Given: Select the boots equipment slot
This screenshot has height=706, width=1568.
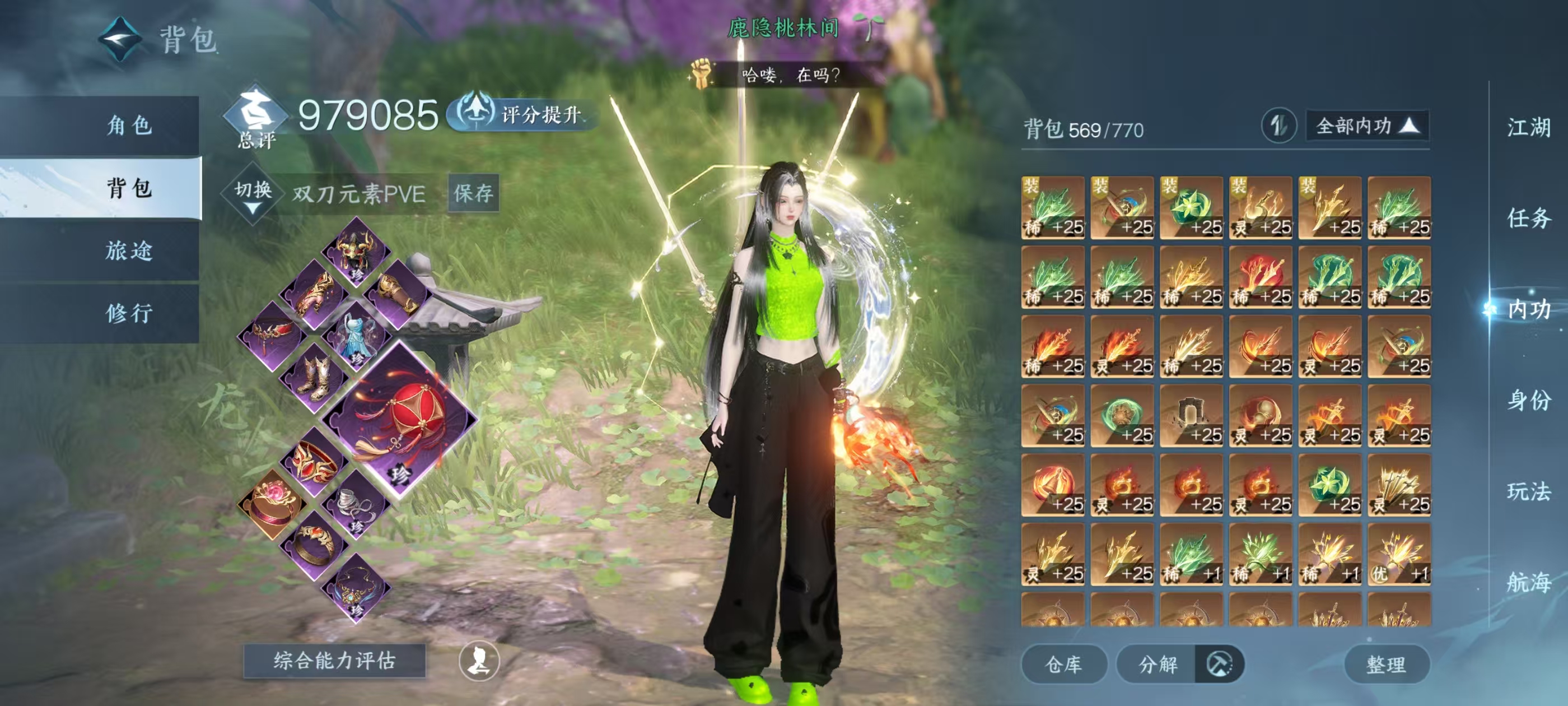Looking at the screenshot, I should (314, 376).
